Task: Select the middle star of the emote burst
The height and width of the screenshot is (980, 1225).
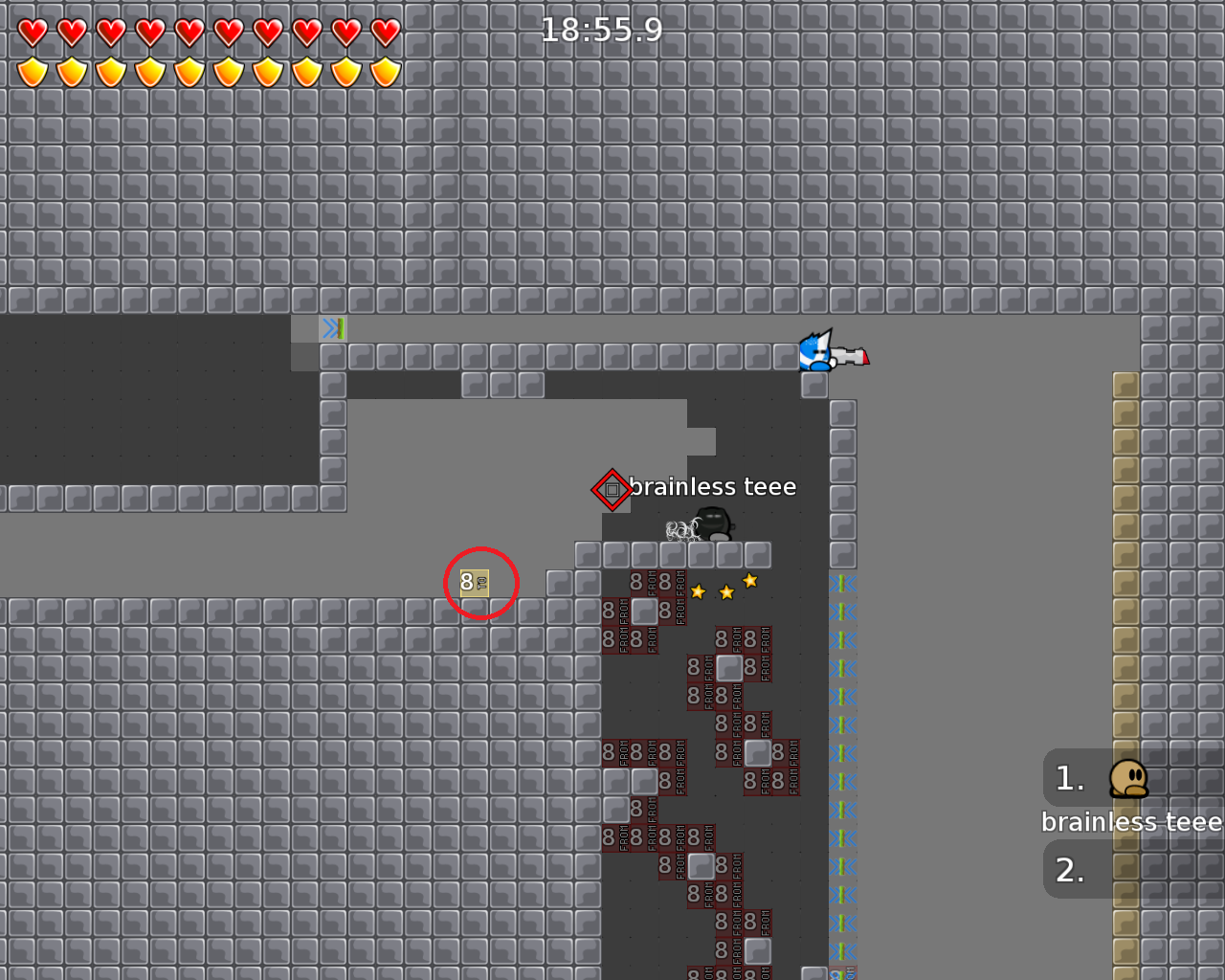Action: pos(724,591)
